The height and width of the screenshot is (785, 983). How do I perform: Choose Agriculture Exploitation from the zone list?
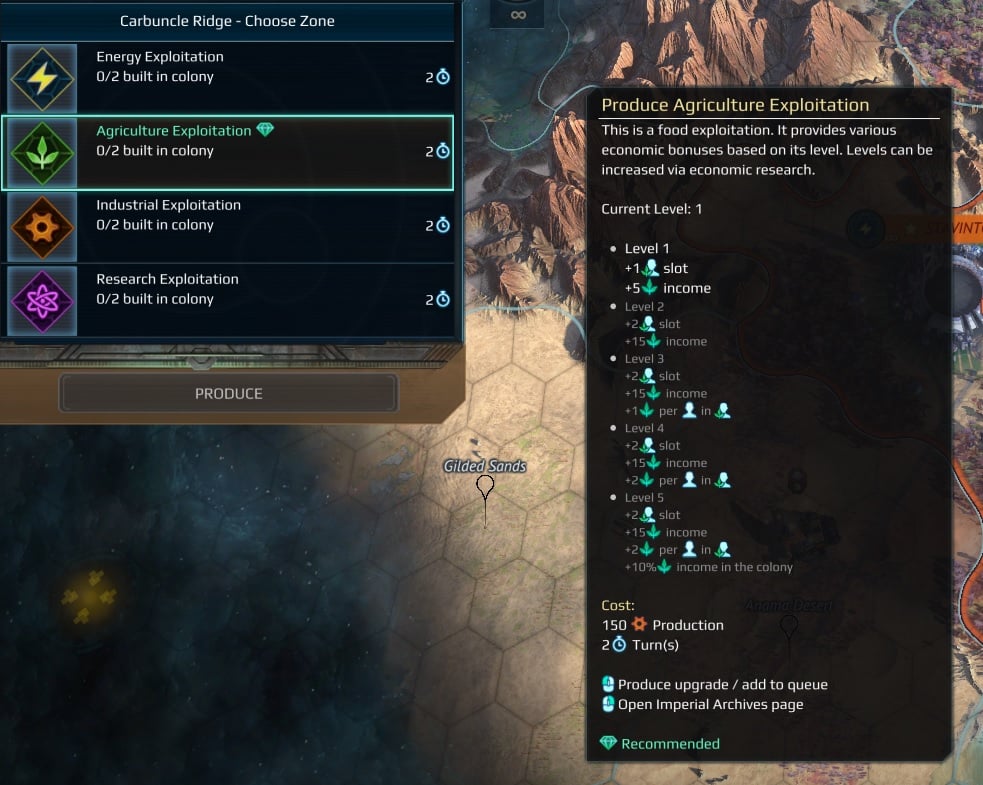point(228,152)
